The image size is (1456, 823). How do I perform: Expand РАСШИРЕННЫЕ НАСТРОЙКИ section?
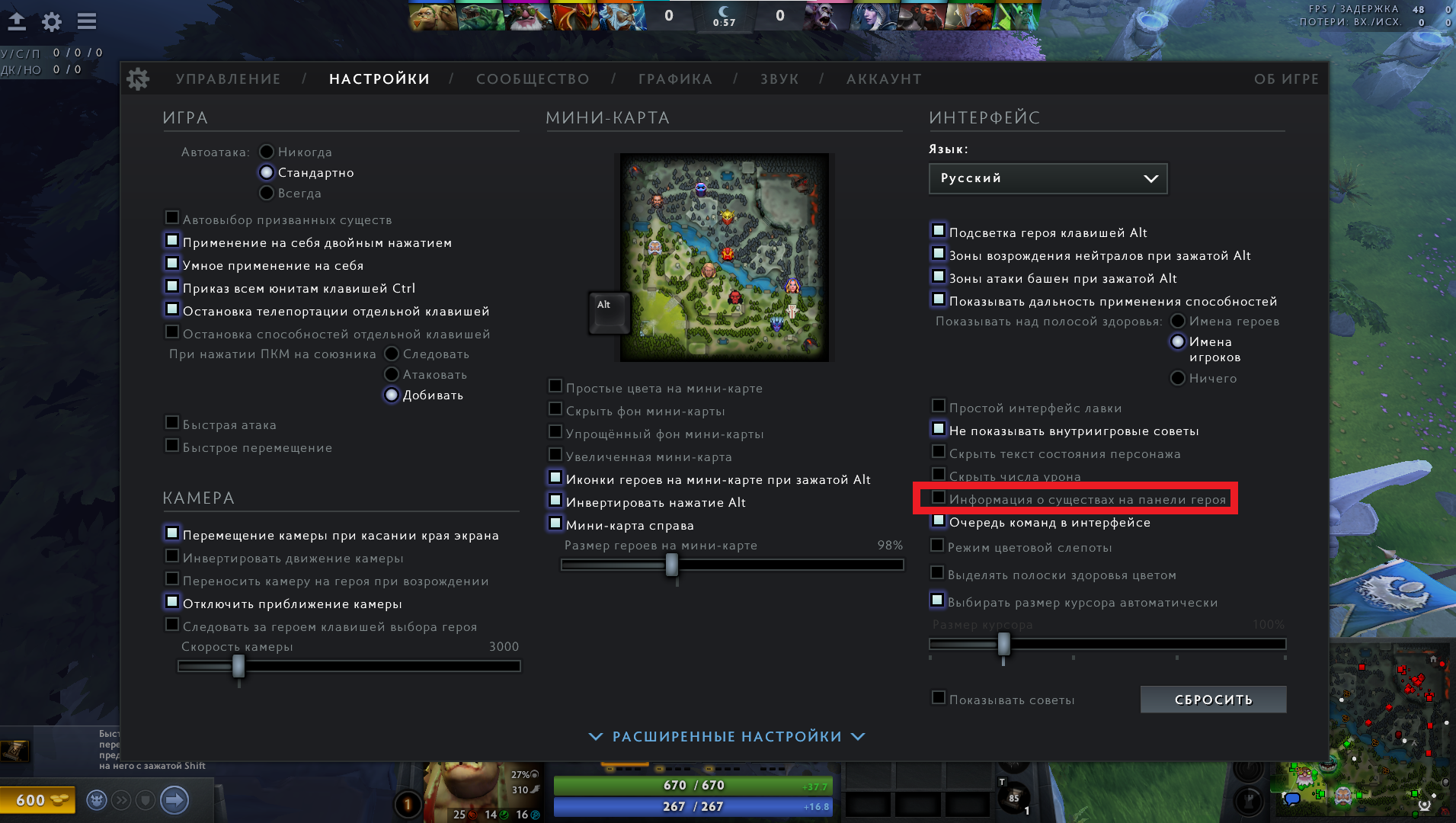point(725,736)
